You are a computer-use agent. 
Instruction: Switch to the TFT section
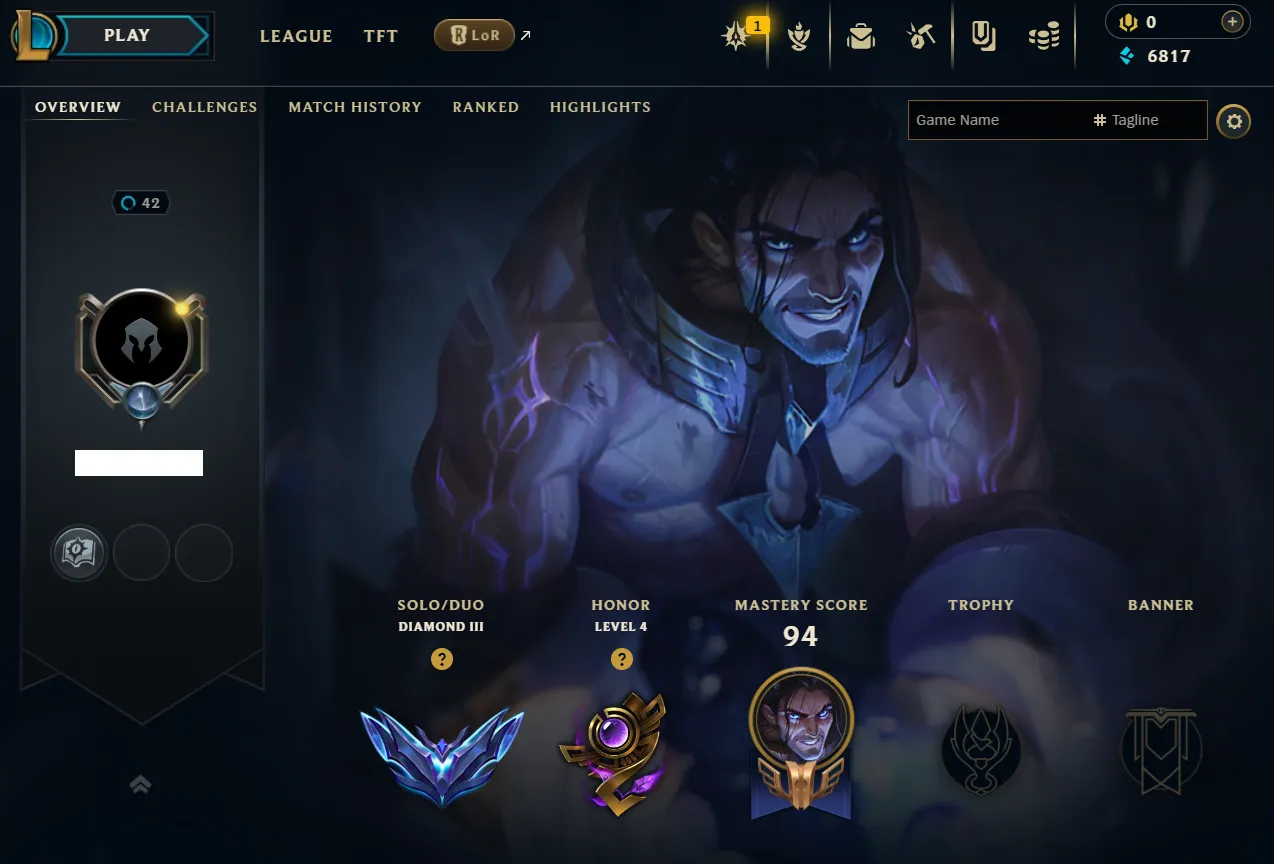(381, 36)
